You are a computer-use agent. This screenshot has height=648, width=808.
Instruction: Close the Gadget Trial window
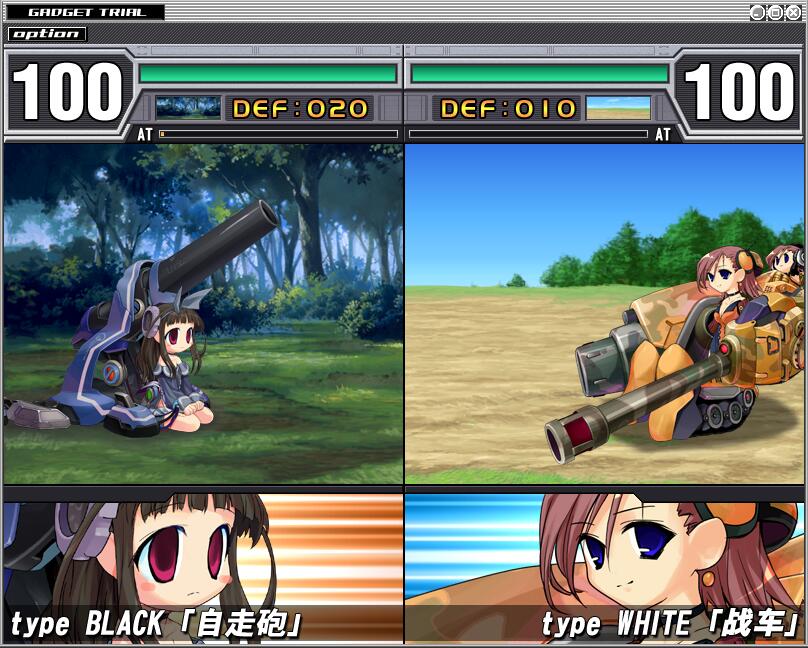point(793,12)
